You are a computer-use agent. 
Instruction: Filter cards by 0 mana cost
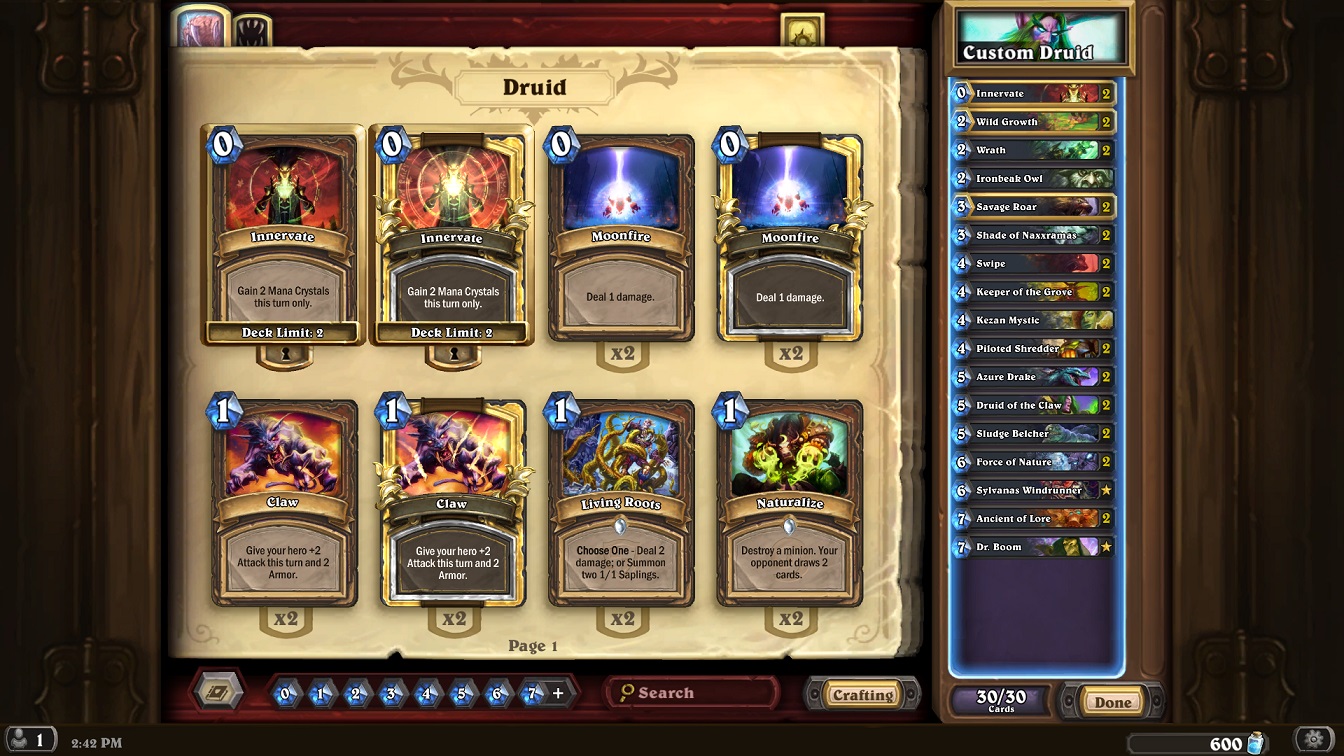[x=286, y=693]
